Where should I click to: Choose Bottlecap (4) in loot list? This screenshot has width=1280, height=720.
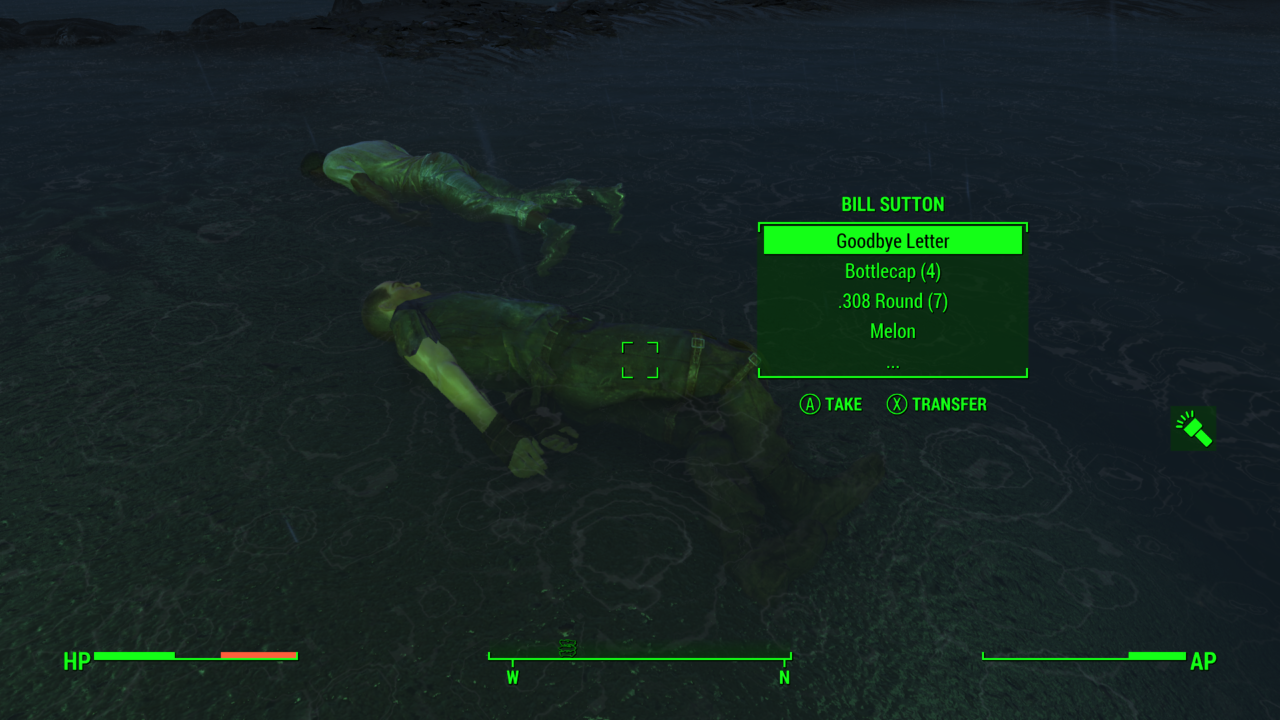pos(893,271)
